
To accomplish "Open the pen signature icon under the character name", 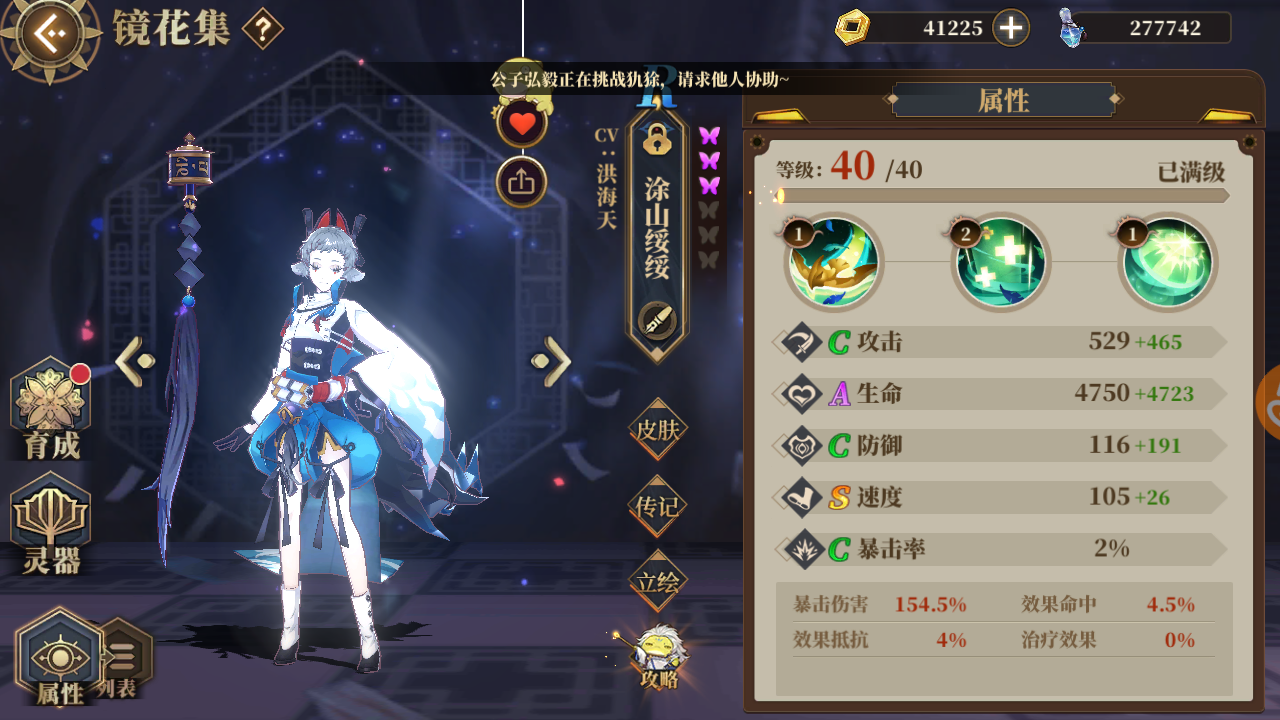I will 655,322.
